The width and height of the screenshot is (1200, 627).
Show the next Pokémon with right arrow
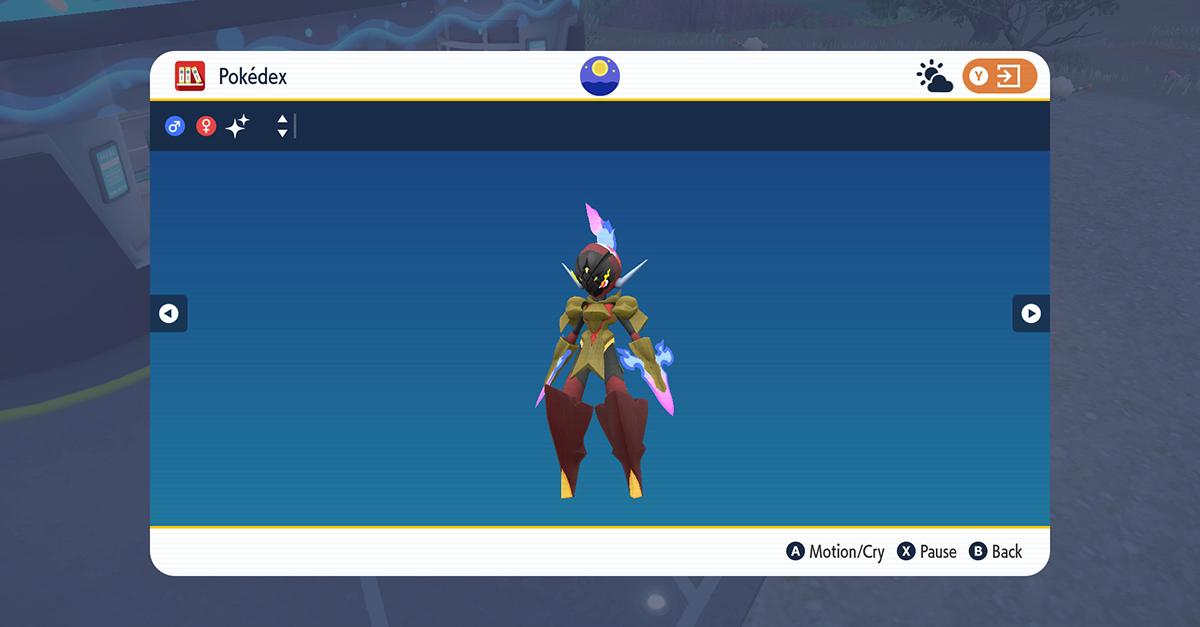click(x=1031, y=314)
